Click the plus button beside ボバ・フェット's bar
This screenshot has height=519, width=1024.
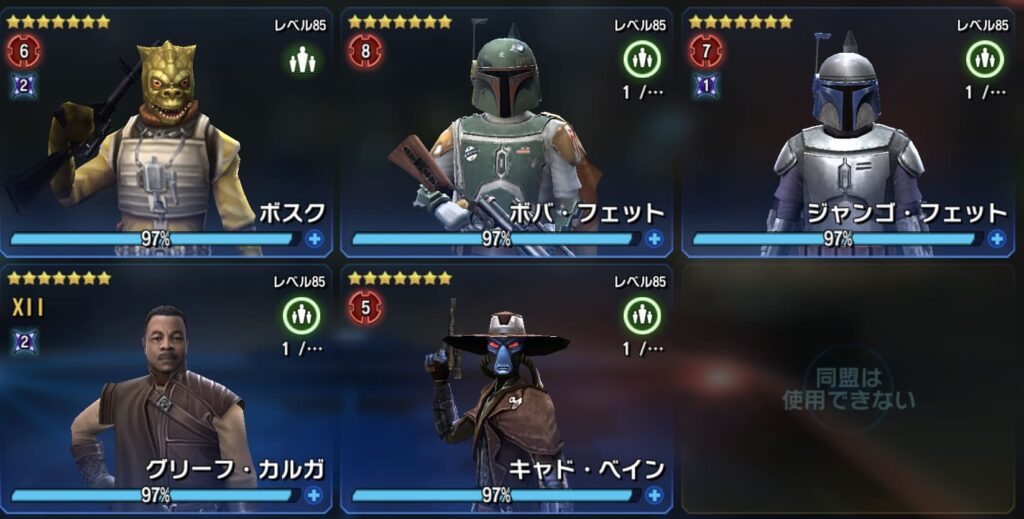(655, 239)
